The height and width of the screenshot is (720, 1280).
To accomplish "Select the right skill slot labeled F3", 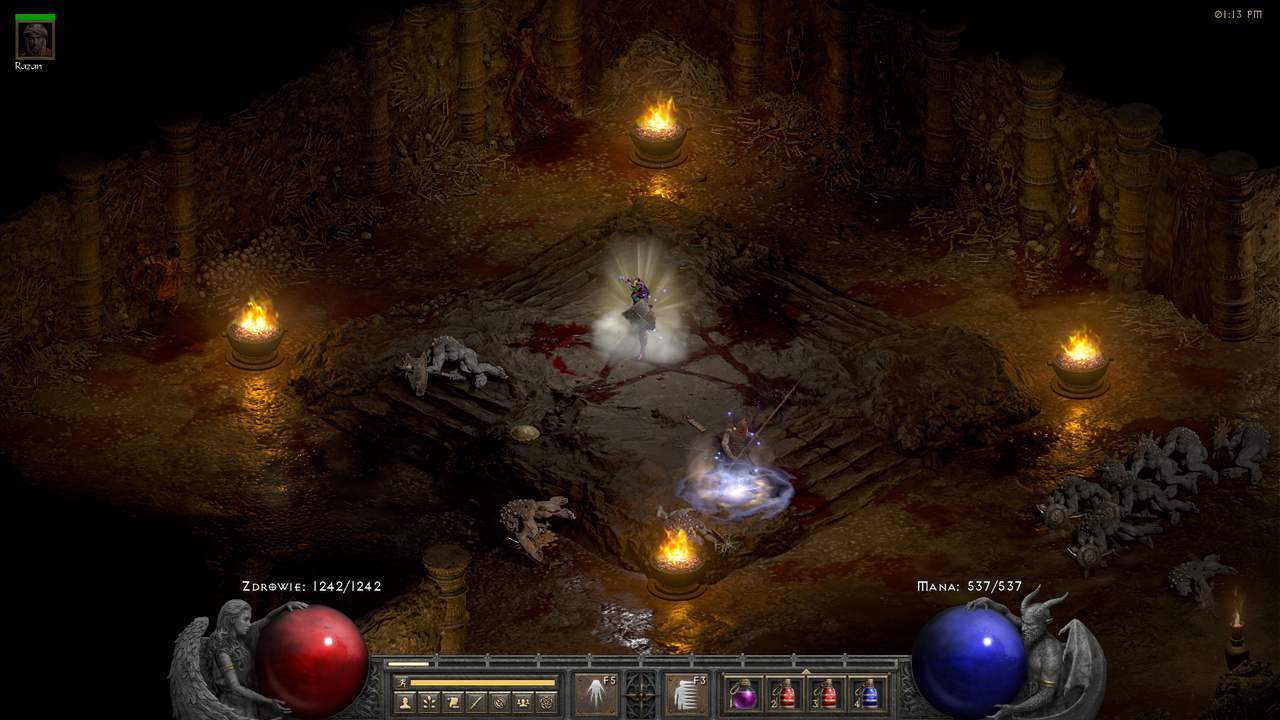I will click(x=686, y=694).
